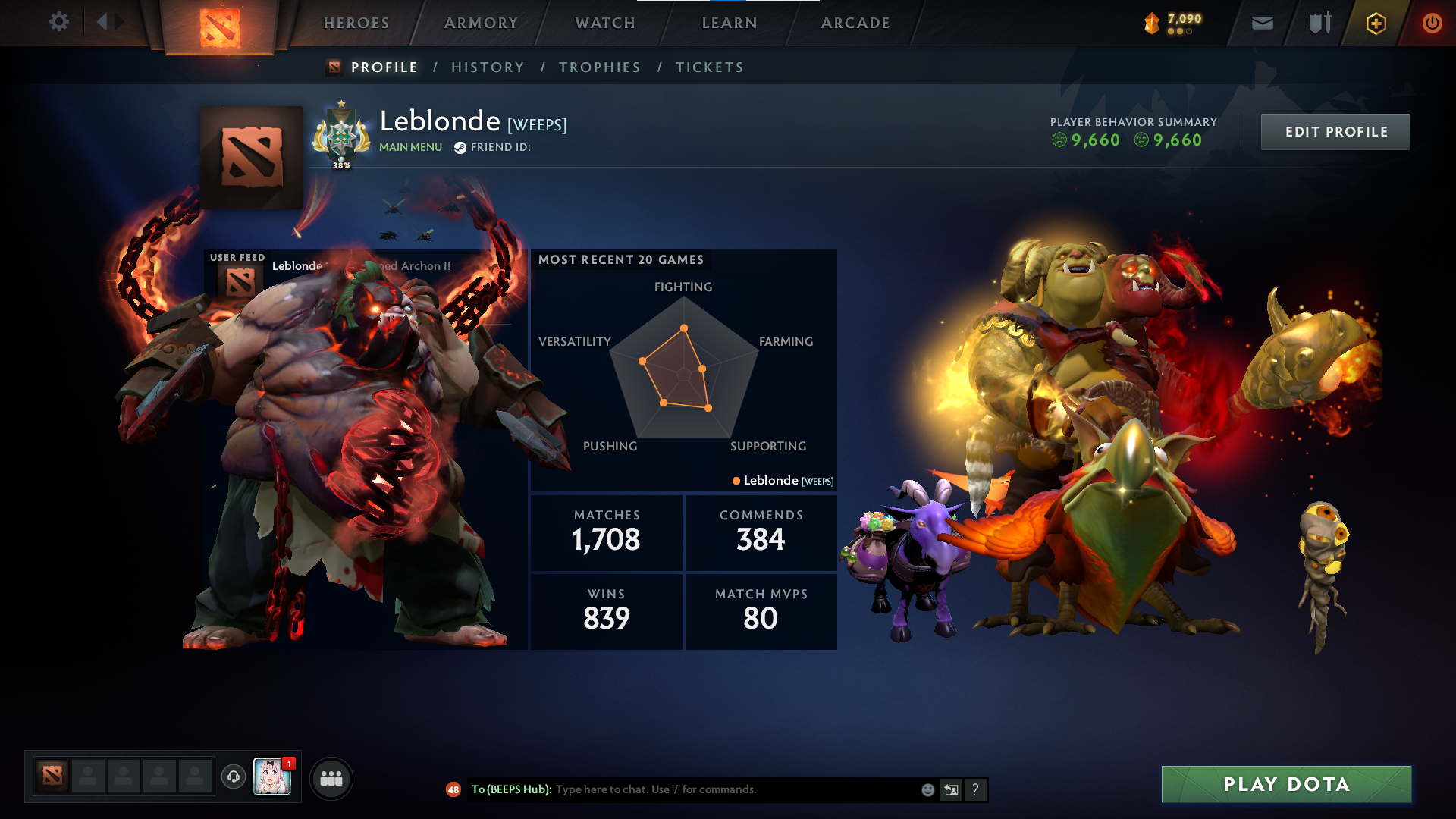Open the WATCH section
1456x819 pixels.
[604, 23]
